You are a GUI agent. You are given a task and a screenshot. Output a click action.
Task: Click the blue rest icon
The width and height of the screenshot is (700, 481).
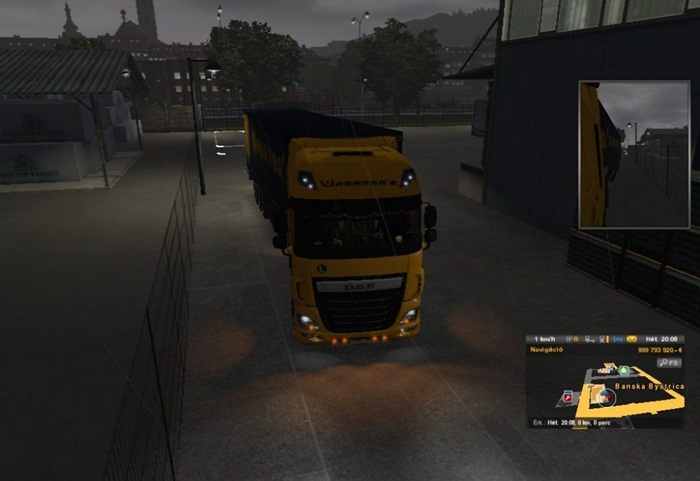[x=617, y=339]
